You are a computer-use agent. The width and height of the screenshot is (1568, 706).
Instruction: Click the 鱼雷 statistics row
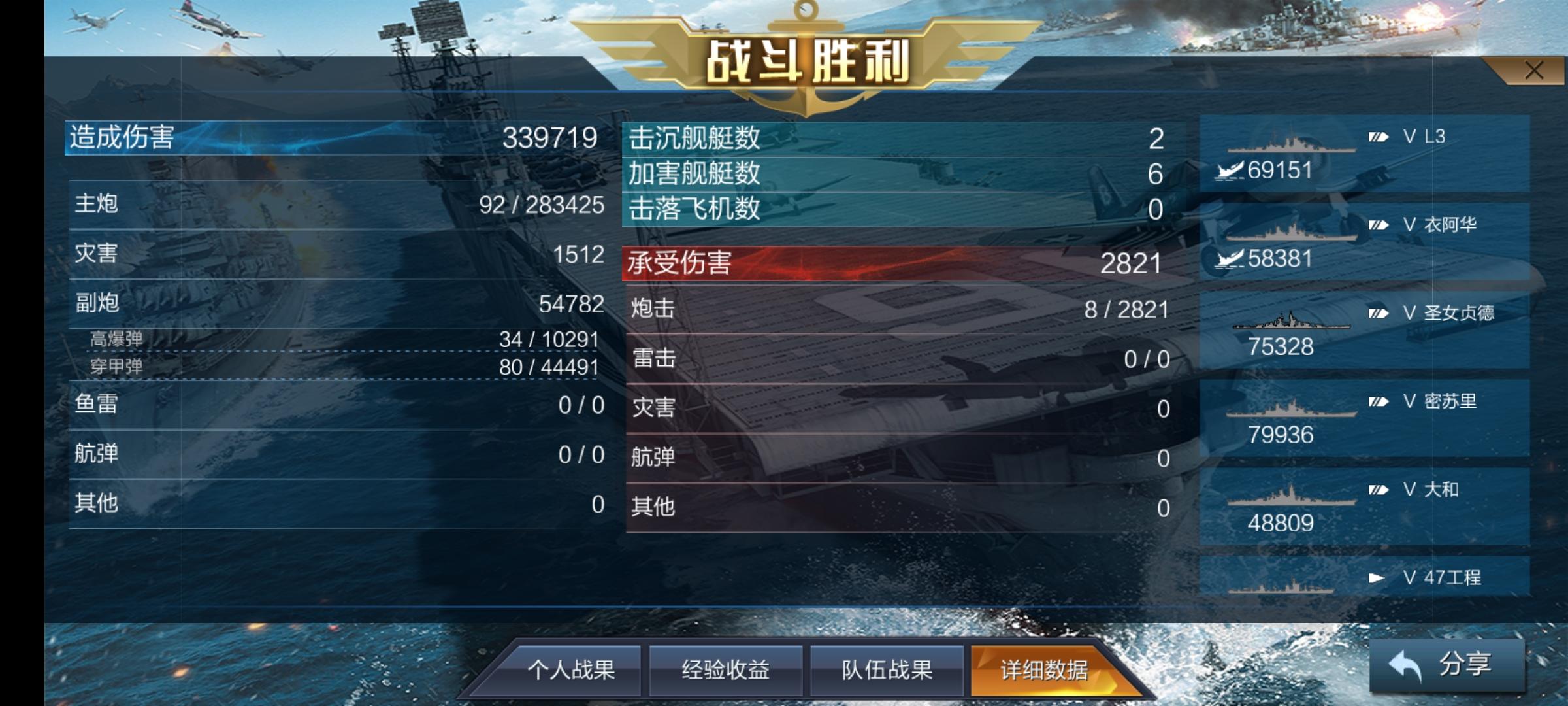(x=333, y=405)
